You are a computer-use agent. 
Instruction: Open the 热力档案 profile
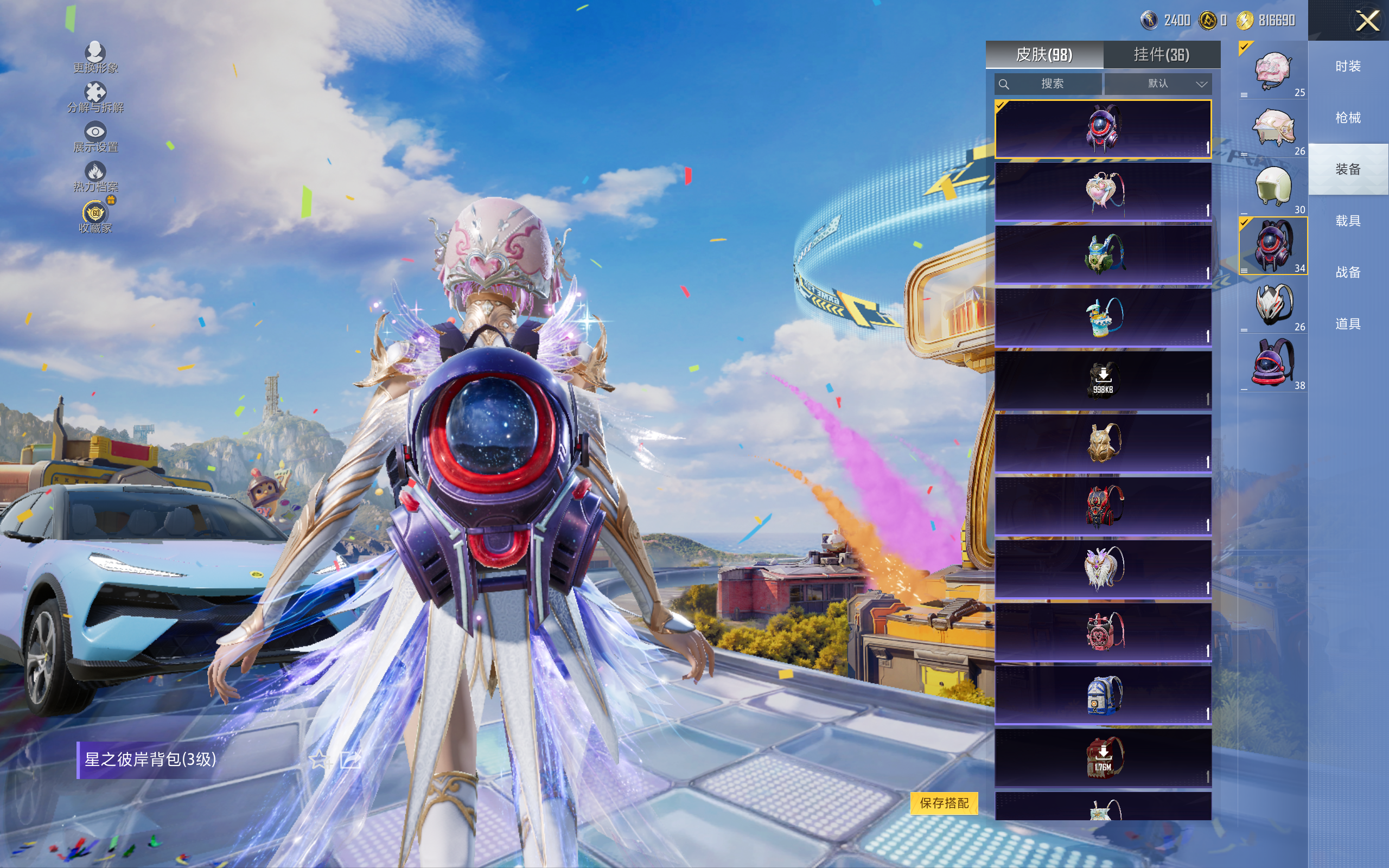tap(95, 177)
